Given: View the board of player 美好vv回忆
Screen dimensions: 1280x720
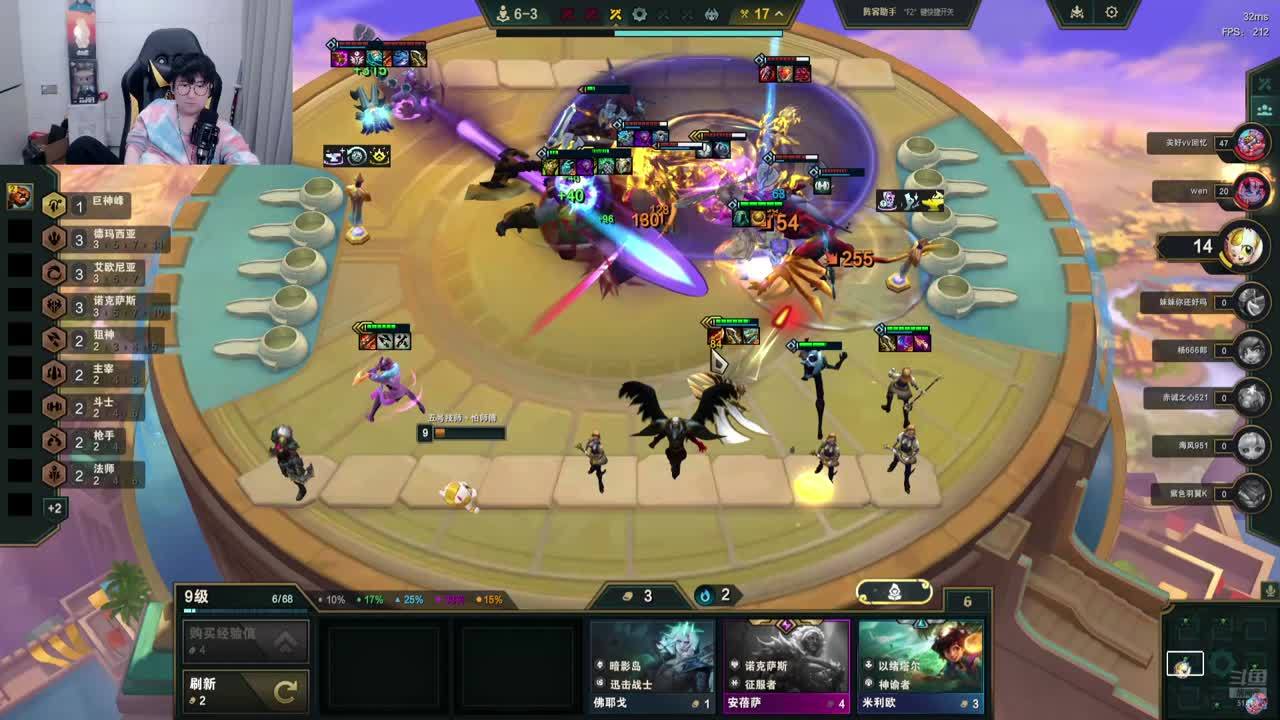Looking at the screenshot, I should point(1250,143).
